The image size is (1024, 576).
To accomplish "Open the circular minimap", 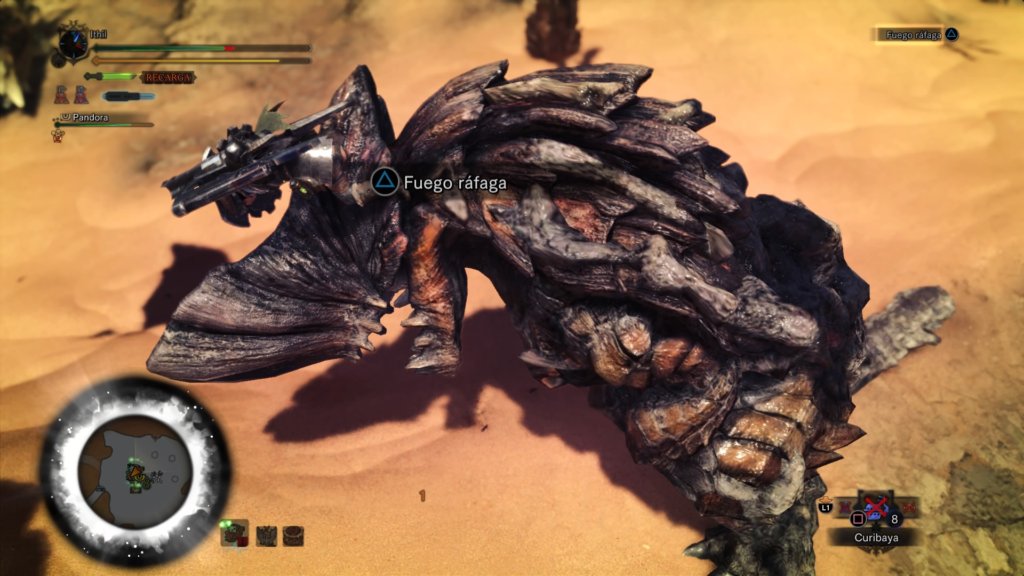I will (135, 471).
